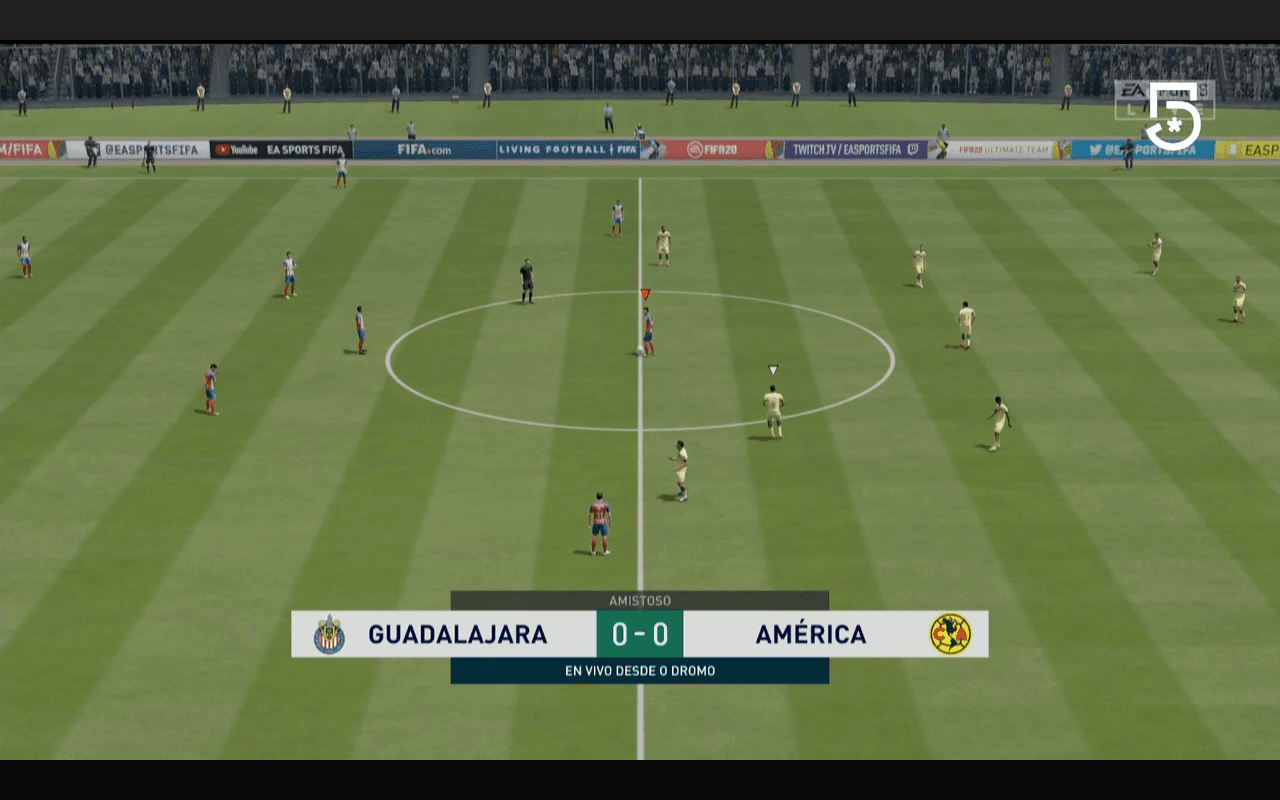Click the Guadalajara club crest on the scoreboard

[328, 634]
